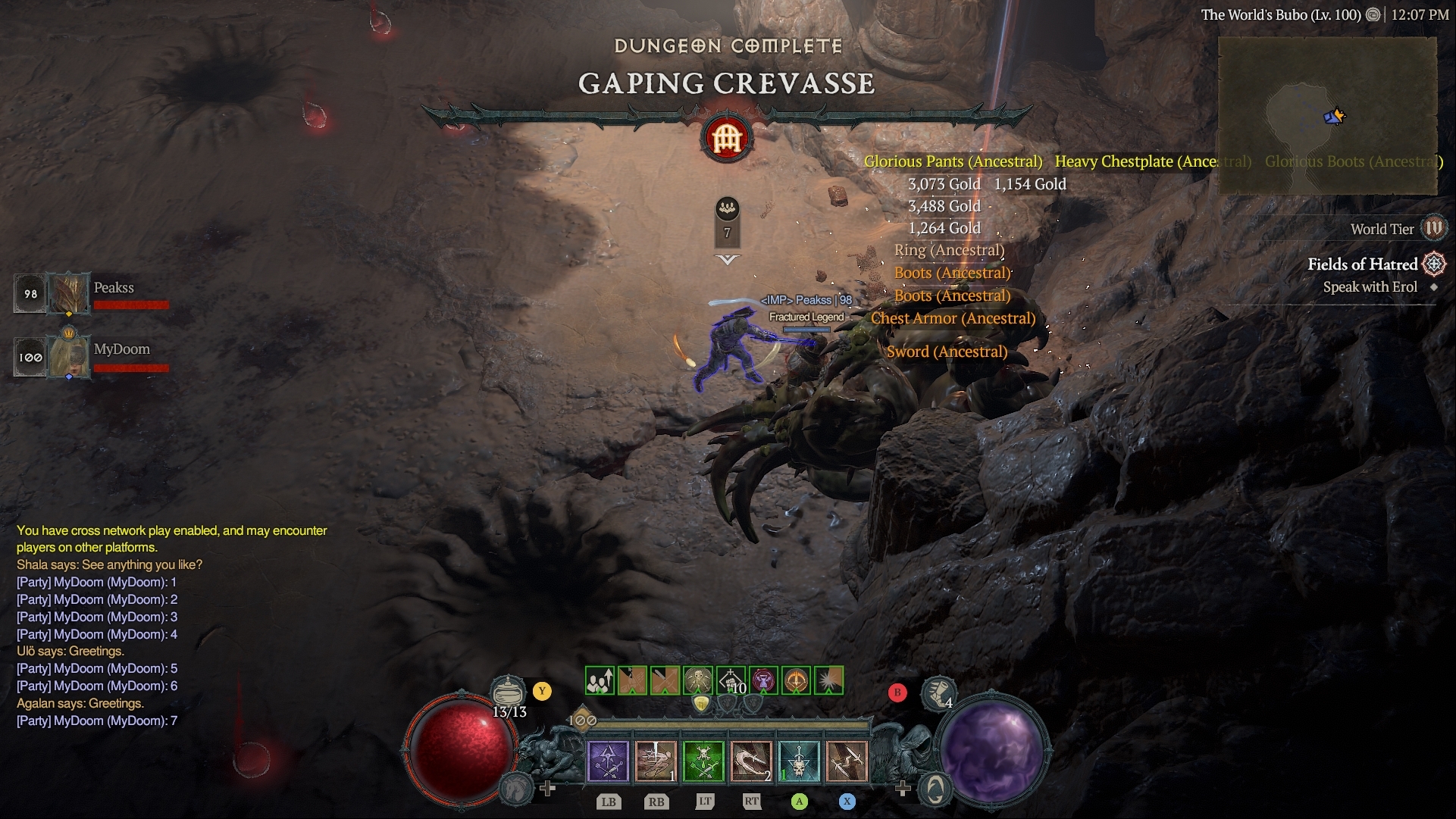Pick up the Glorious Pants (Ancestral) label
The width and height of the screenshot is (1456, 819).
pos(953,161)
